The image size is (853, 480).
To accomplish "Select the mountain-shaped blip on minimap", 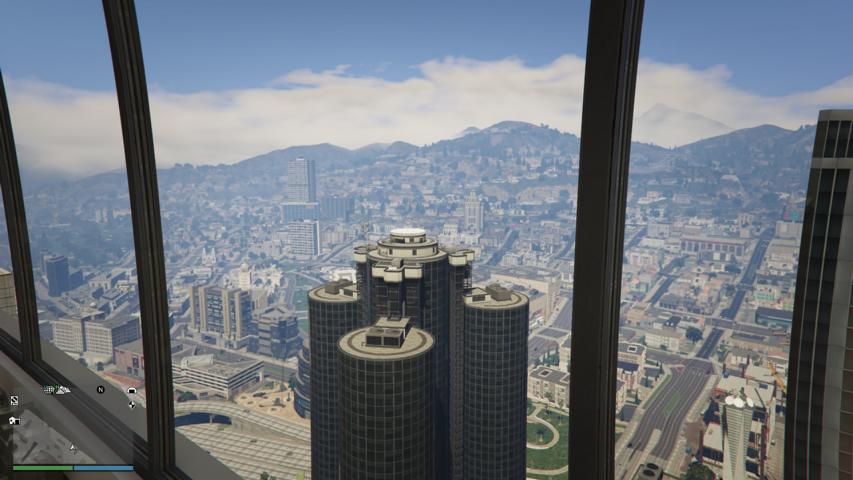I will (x=62, y=389).
